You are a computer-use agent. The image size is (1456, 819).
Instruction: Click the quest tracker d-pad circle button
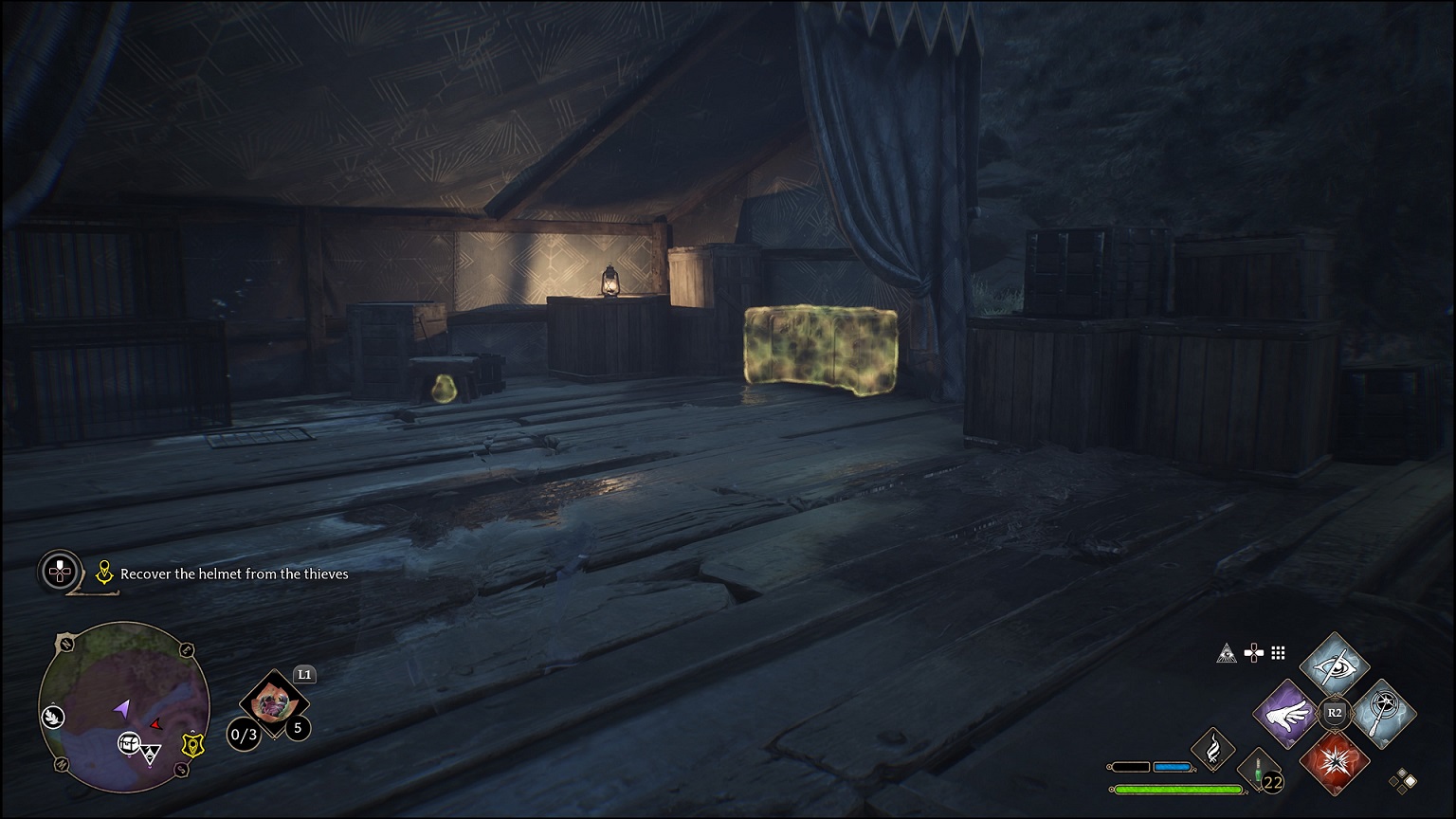[x=59, y=572]
